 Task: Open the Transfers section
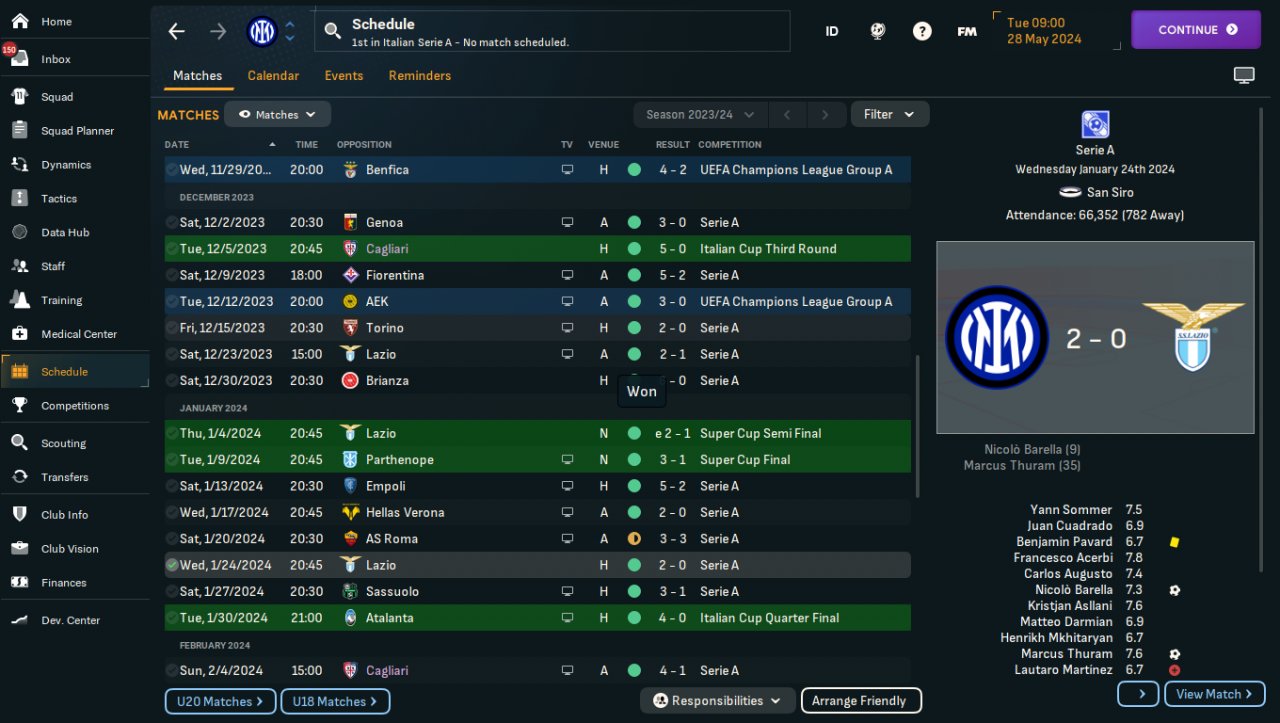click(64, 477)
